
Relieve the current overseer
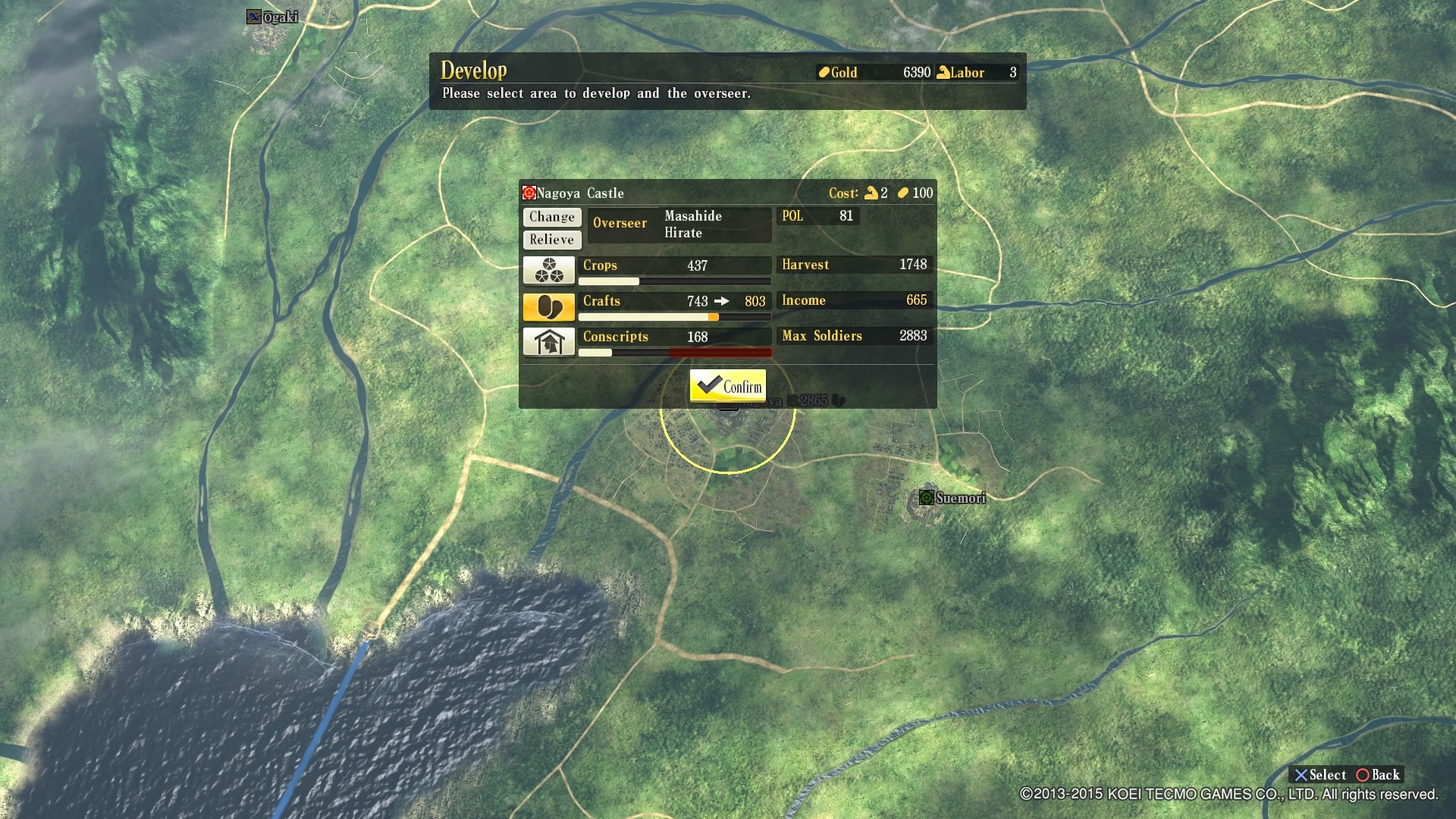[x=551, y=239]
